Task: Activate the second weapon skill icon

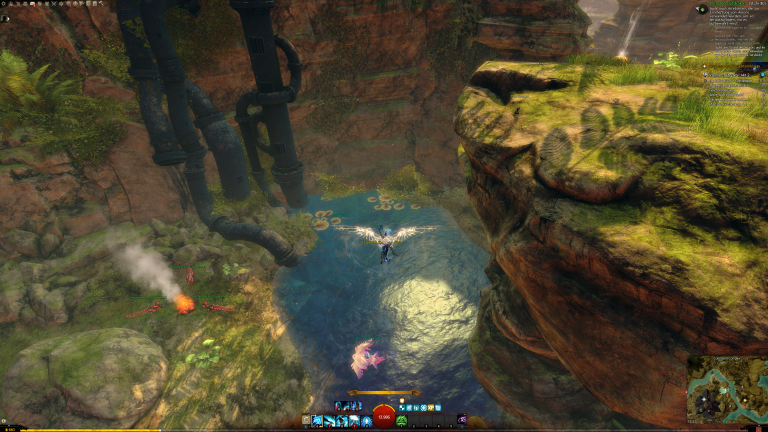Action: tap(329, 421)
